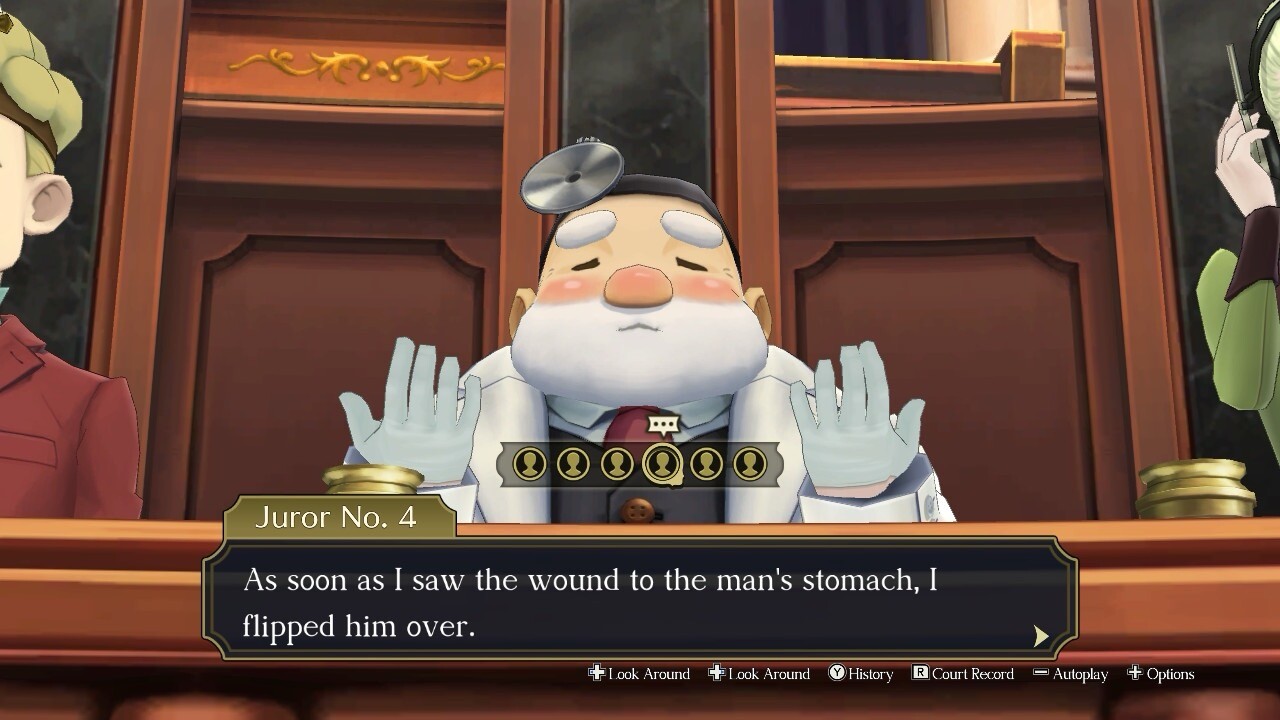This screenshot has height=720, width=1280.
Task: Advance dialogue with the arrow in the text box
Action: 1041,636
